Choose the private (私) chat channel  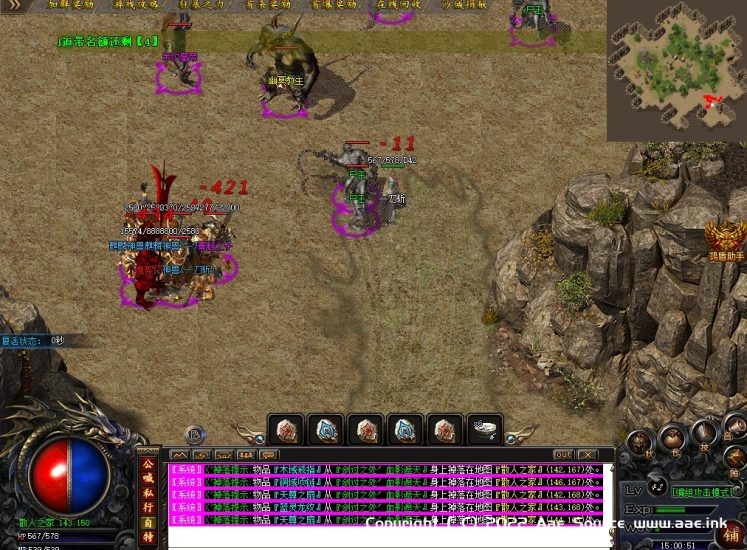click(148, 492)
